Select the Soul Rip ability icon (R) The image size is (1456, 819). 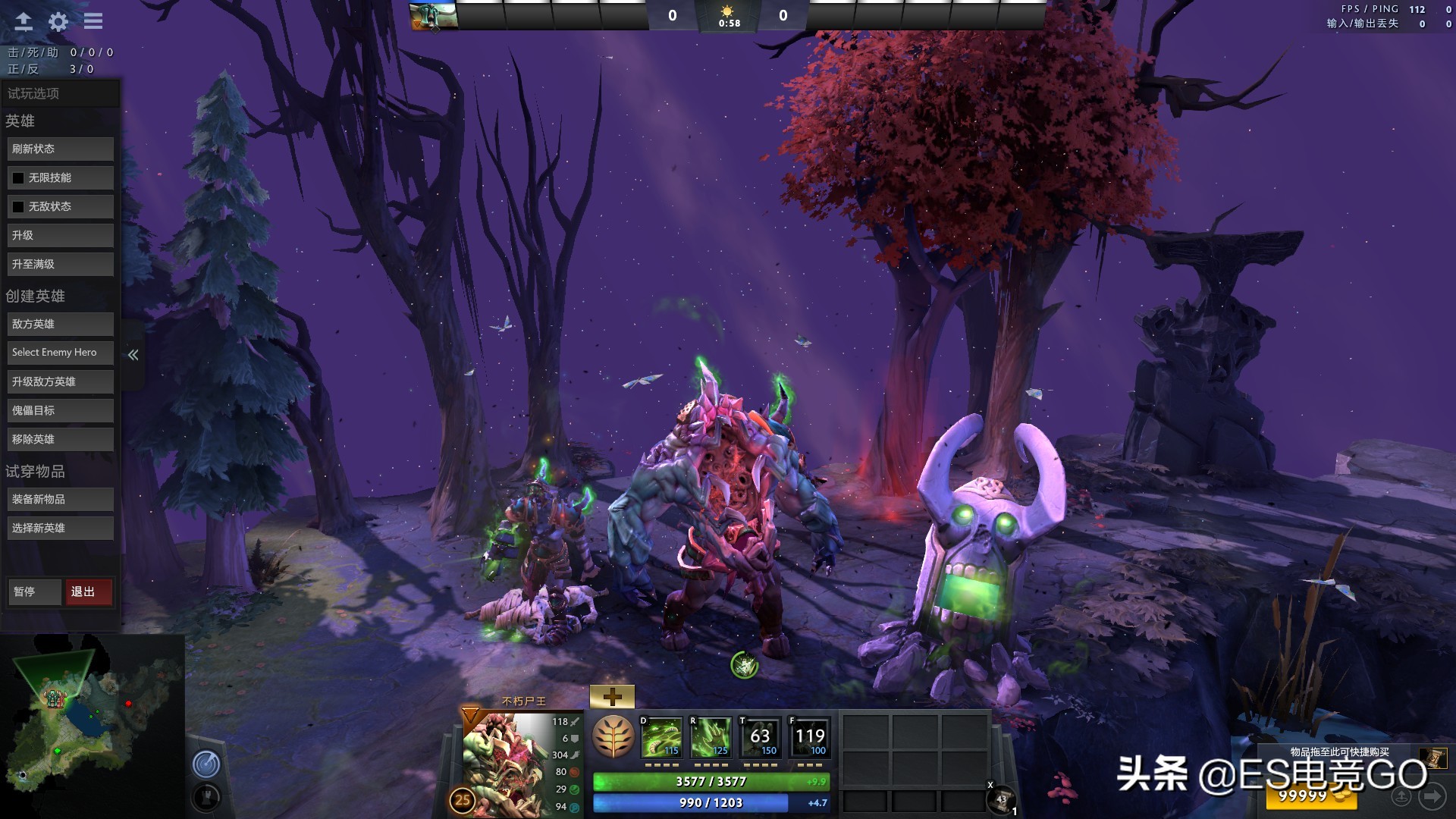tap(710, 736)
